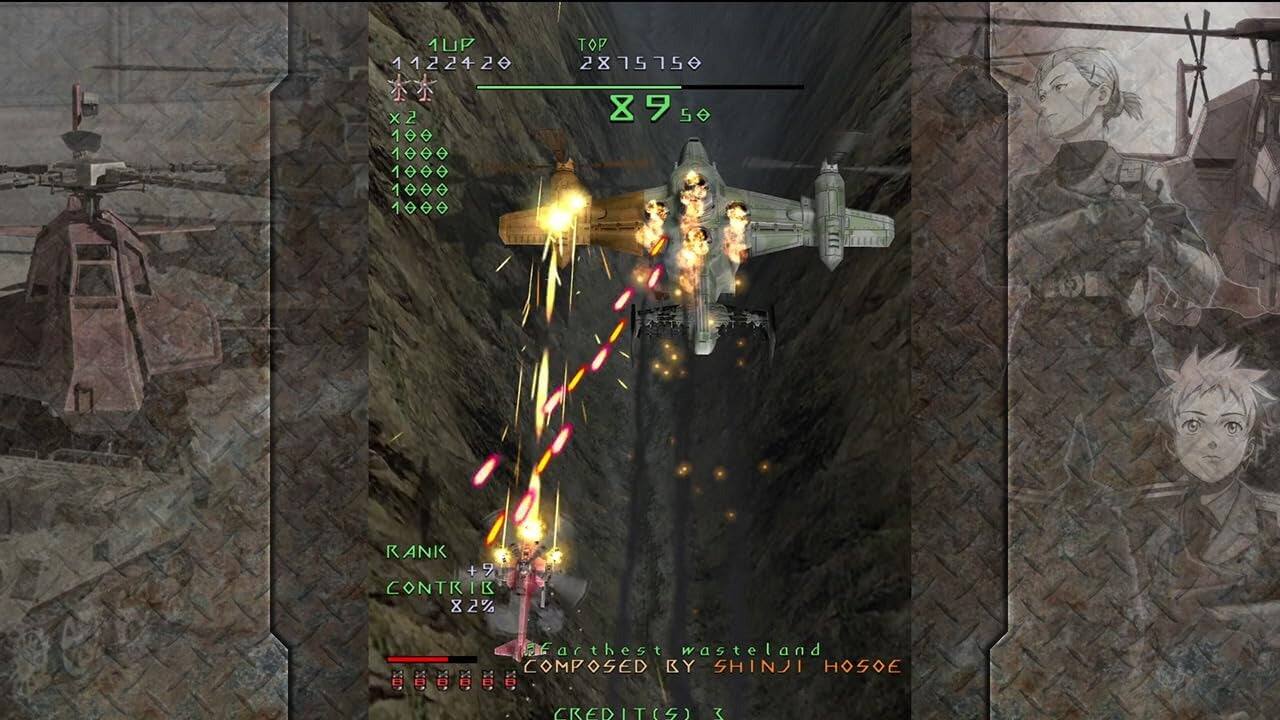Image resolution: width=1280 pixels, height=720 pixels.
Task: Click the first helicopter life icon
Action: [398, 90]
